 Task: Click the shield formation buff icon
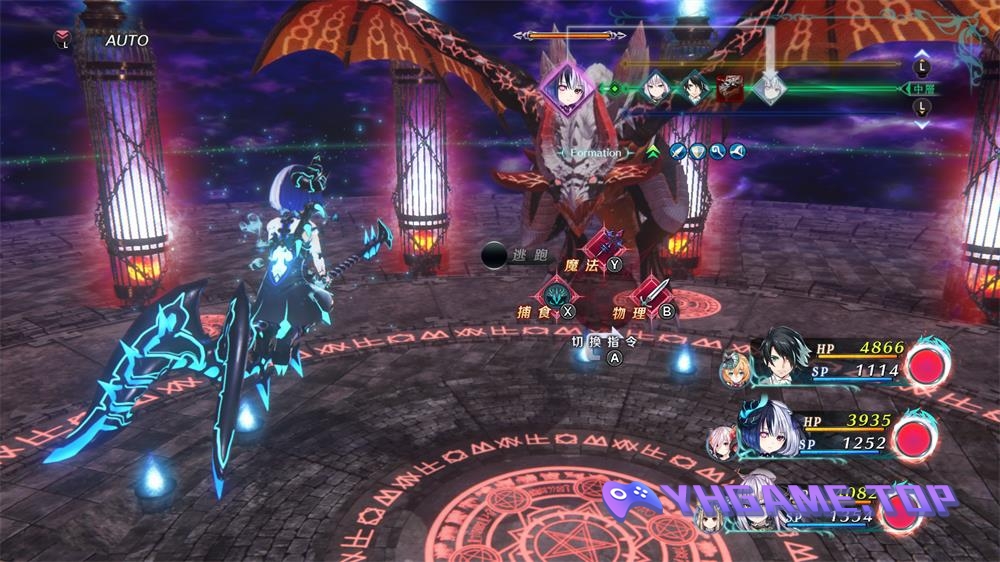(x=699, y=152)
